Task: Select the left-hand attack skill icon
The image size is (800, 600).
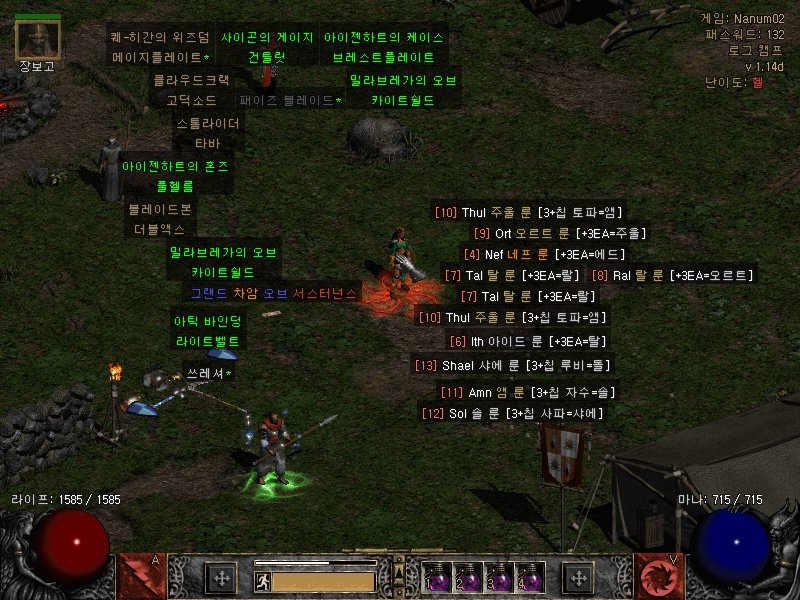Action: point(140,577)
